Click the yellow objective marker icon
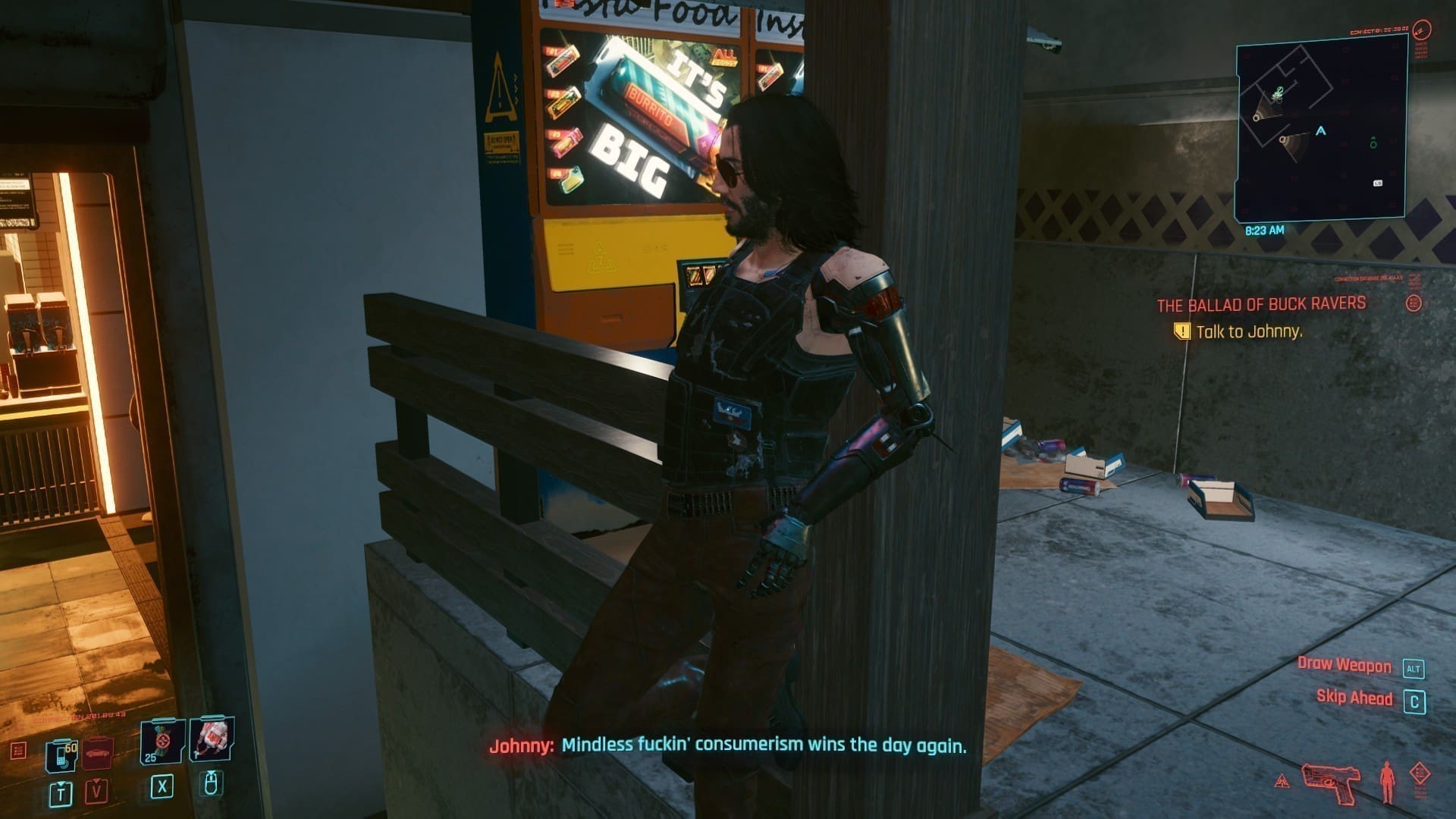1456x819 pixels. 1181,331
